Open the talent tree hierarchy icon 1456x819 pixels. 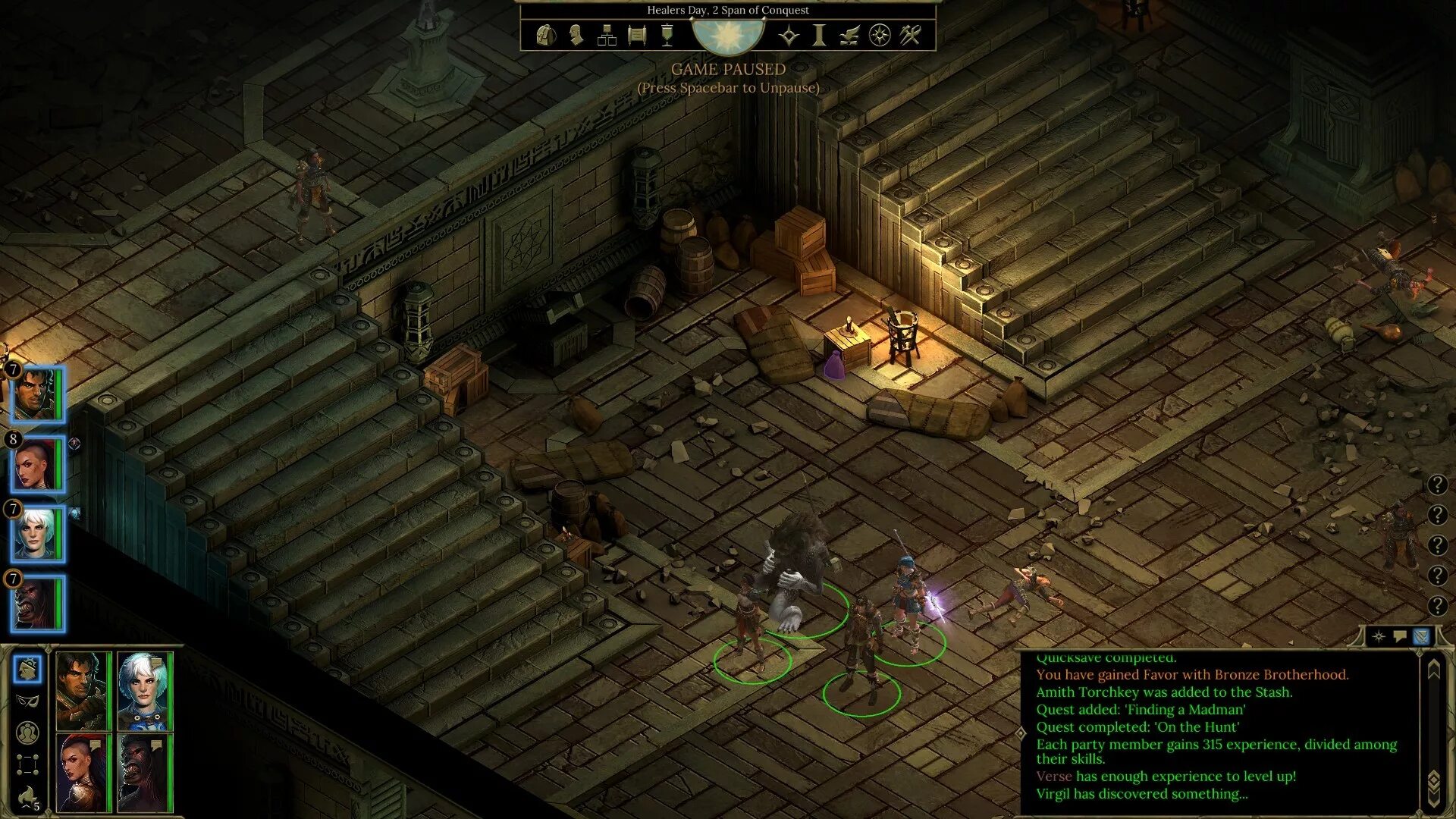[x=607, y=35]
